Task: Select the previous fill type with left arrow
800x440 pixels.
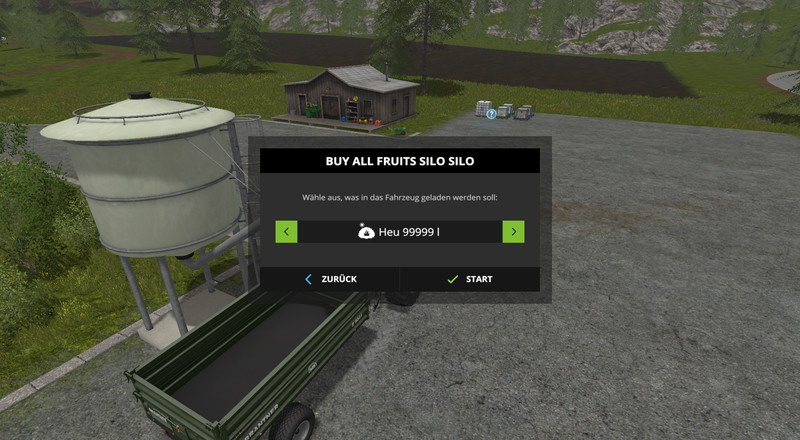Action: pos(287,232)
